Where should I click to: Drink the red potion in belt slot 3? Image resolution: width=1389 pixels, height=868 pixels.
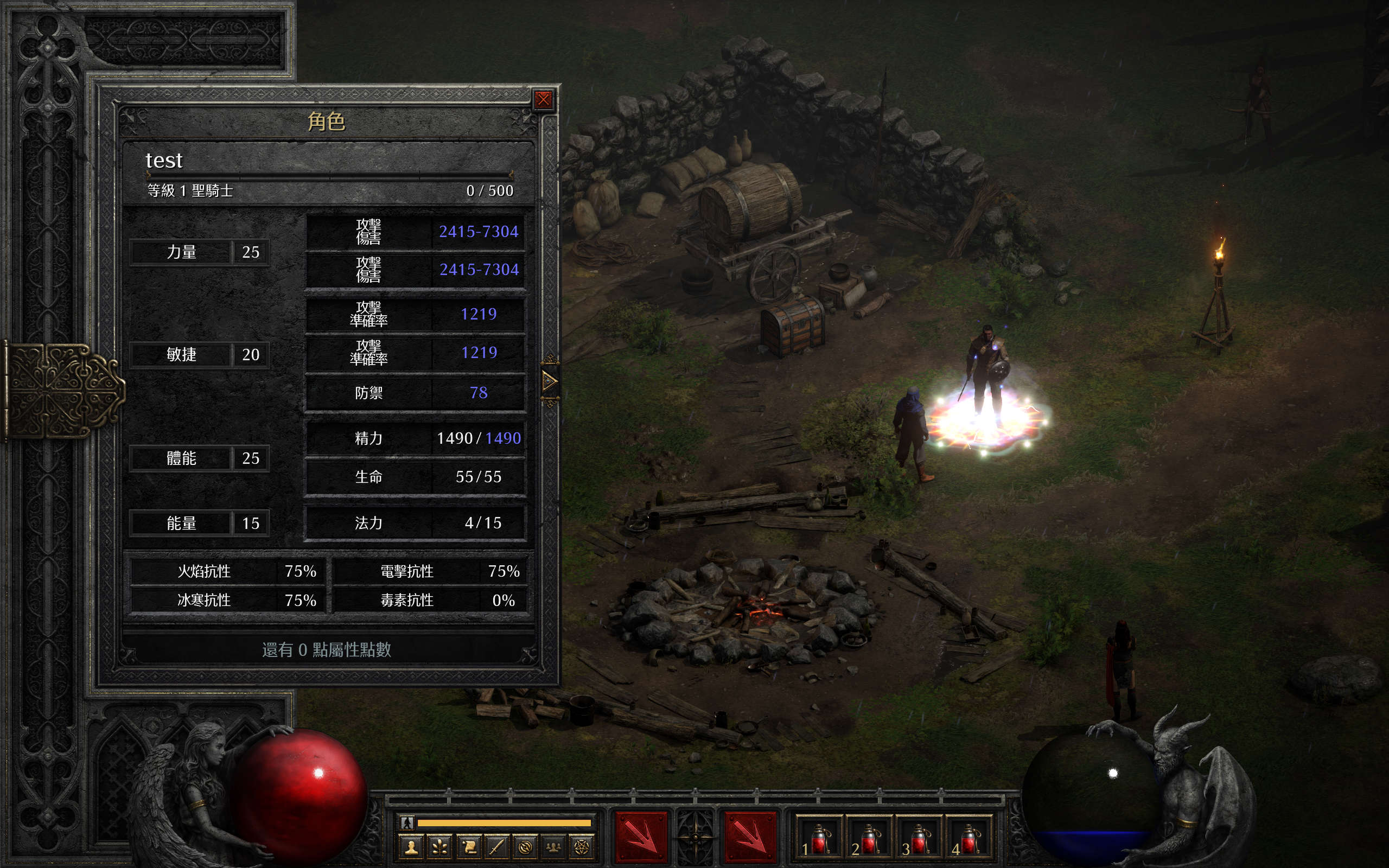[x=919, y=839]
